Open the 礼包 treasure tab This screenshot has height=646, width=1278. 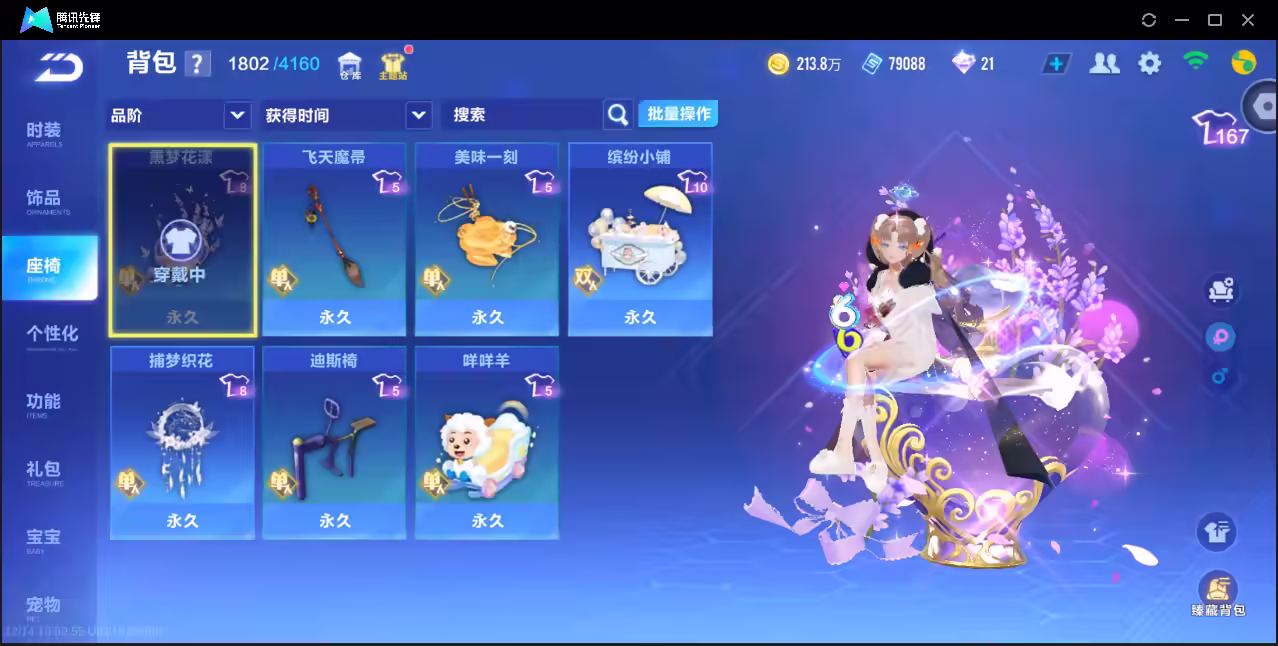(44, 471)
